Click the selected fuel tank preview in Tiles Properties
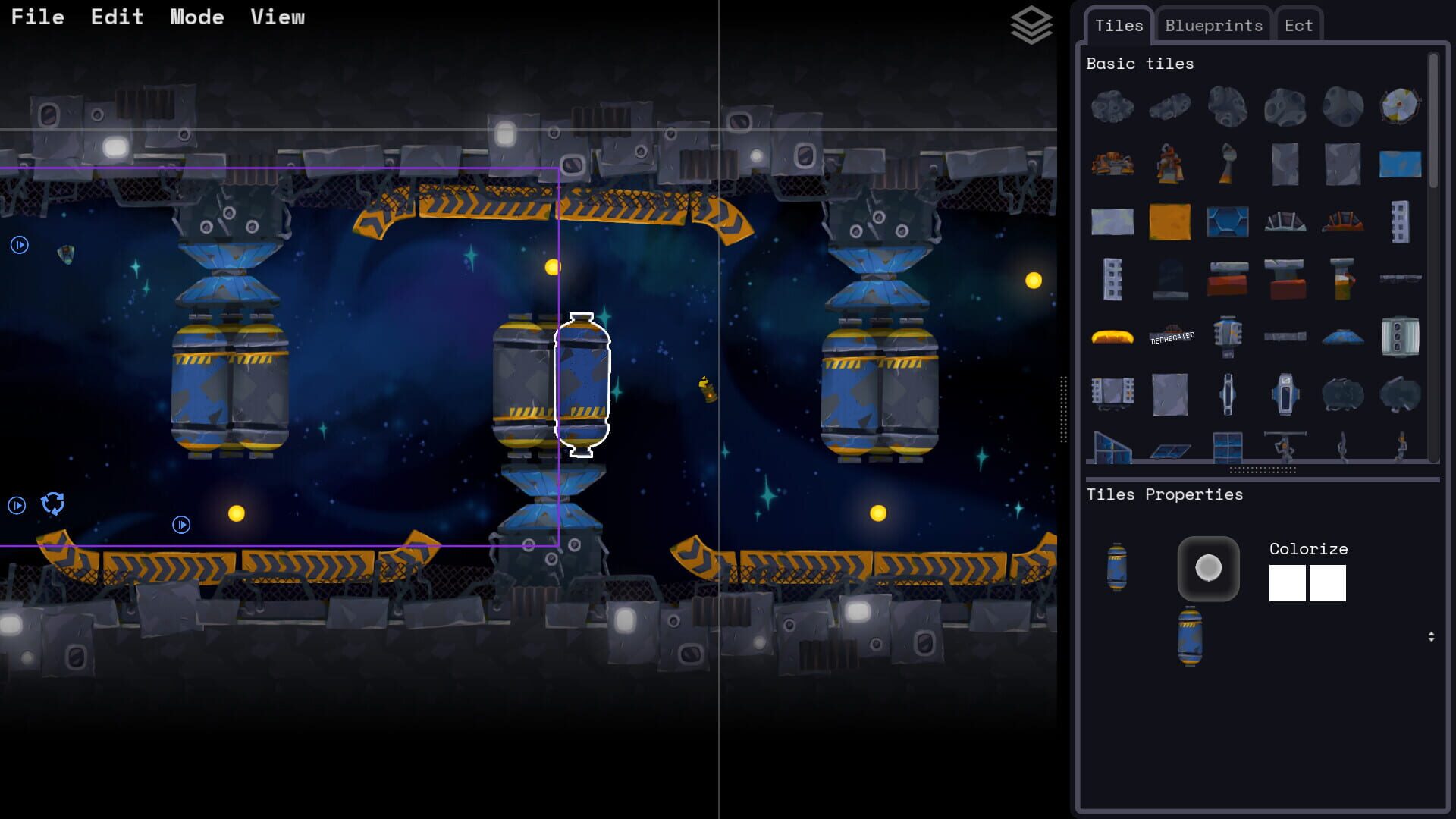 tap(1115, 569)
